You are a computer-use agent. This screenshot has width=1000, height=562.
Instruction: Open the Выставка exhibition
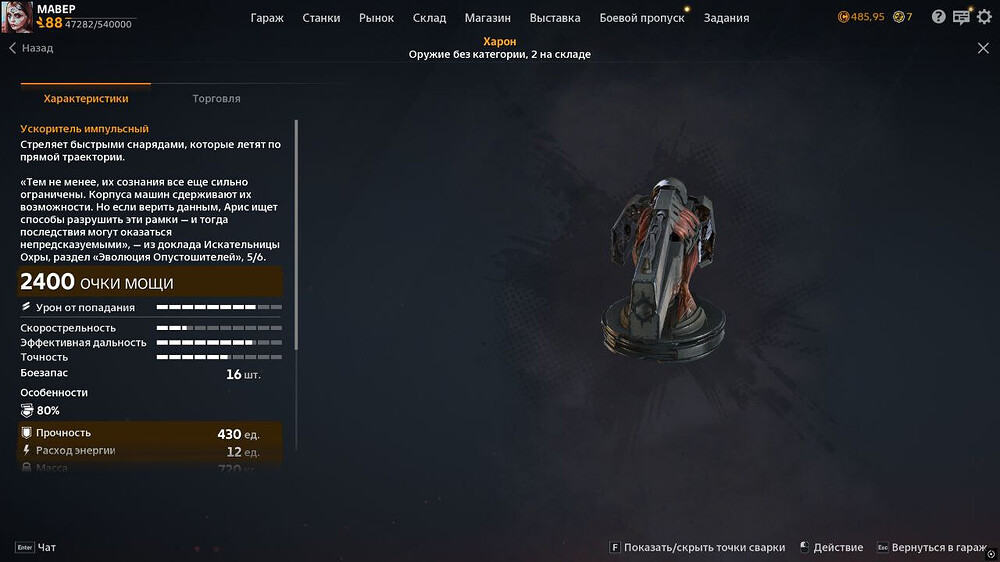[x=555, y=18]
